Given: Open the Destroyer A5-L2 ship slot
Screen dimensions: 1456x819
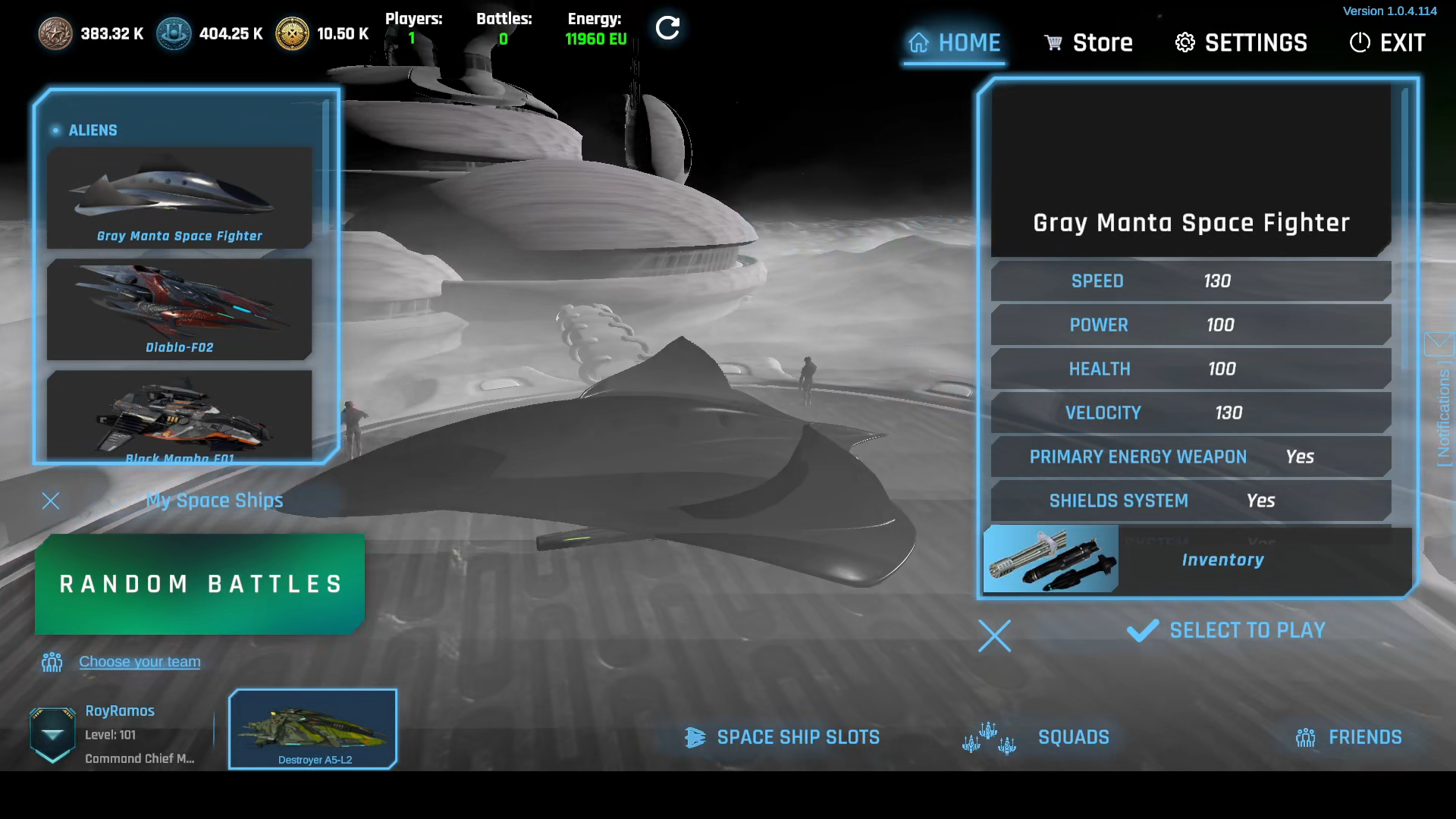Looking at the screenshot, I should tap(313, 730).
